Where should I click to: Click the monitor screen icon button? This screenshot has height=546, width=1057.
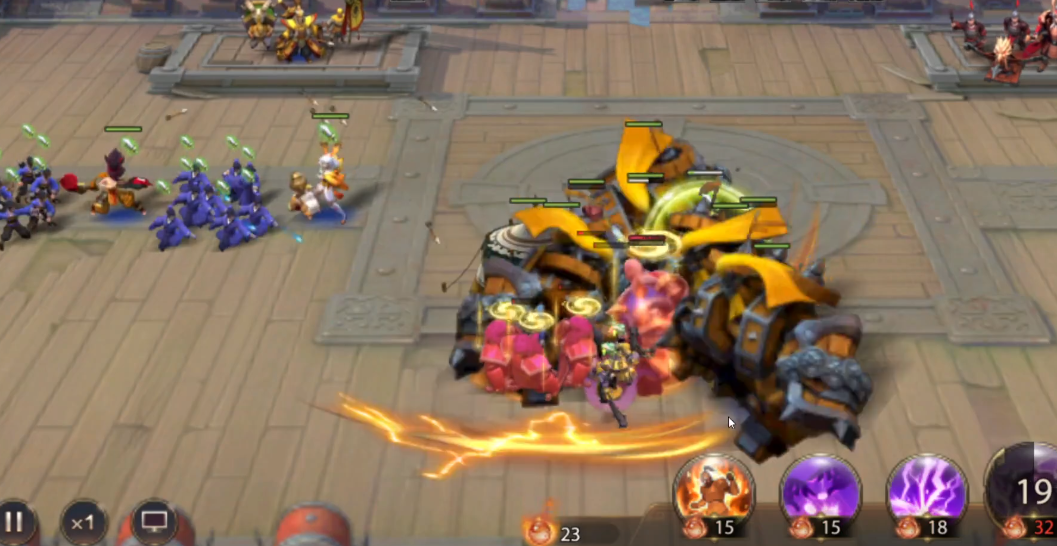click(x=154, y=522)
